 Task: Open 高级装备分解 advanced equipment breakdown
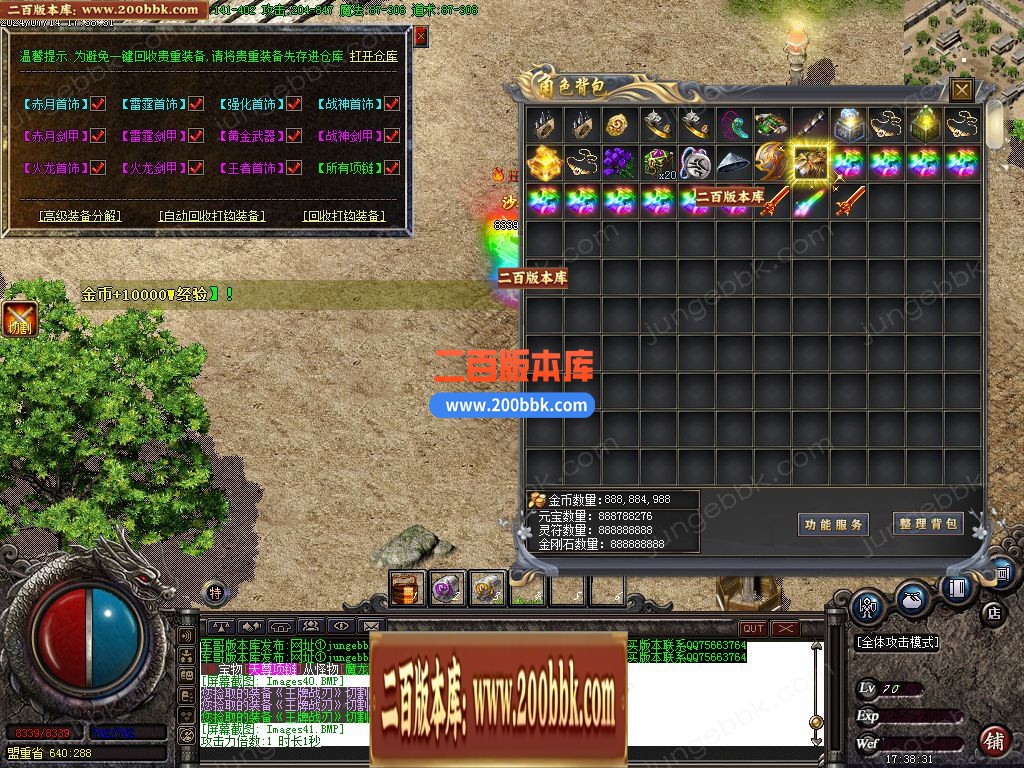(80, 215)
